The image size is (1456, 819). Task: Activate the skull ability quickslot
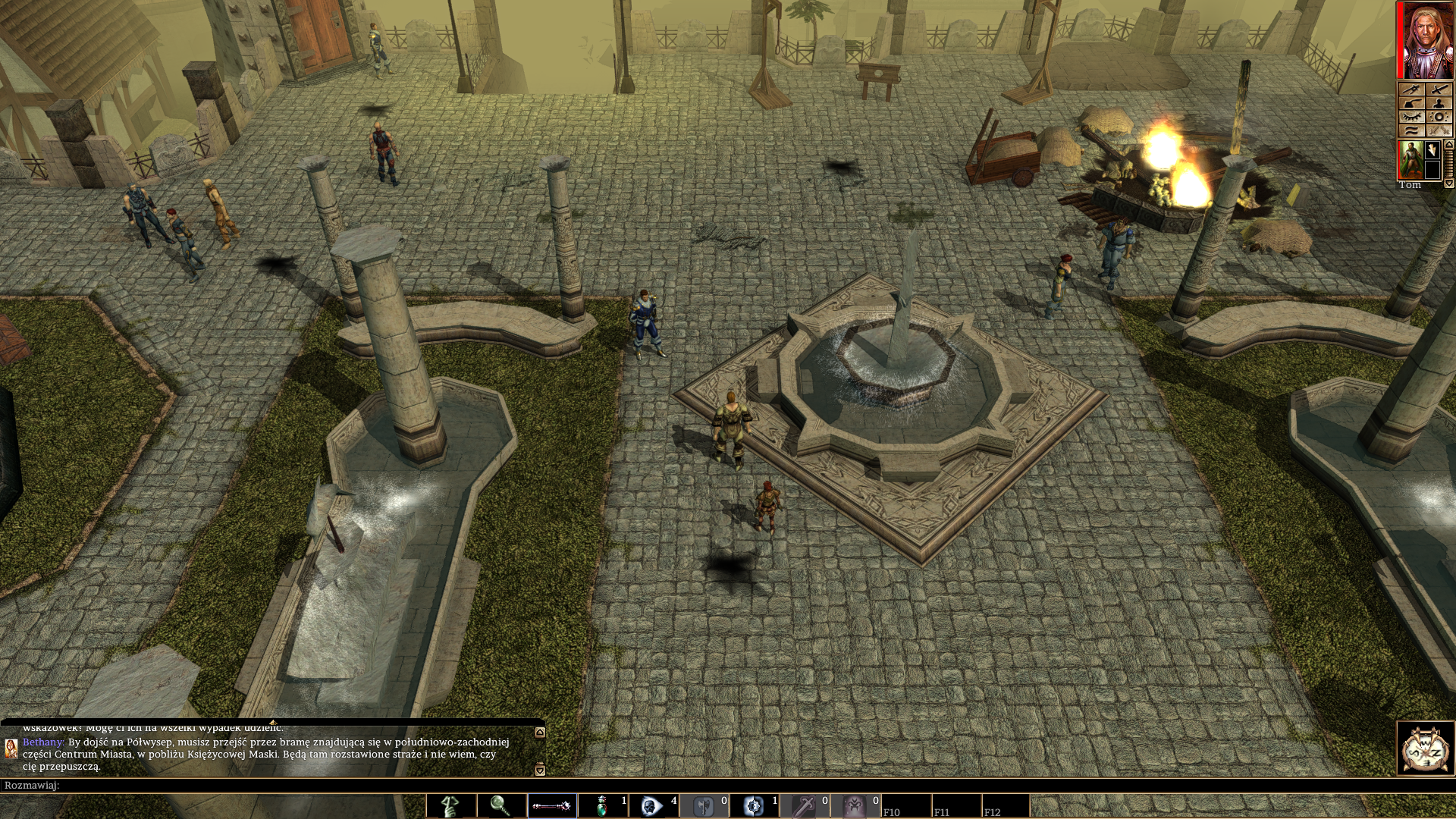pyautogui.click(x=653, y=805)
